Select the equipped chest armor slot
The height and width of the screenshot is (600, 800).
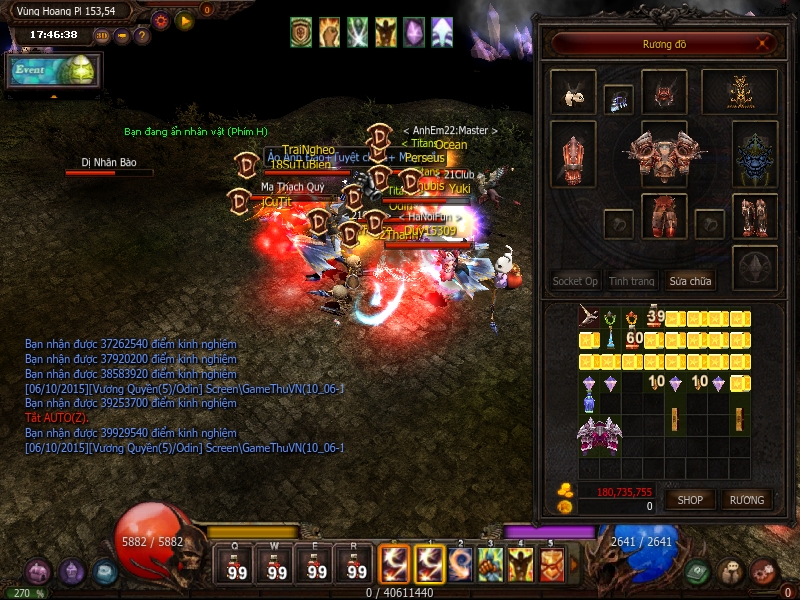(x=664, y=157)
